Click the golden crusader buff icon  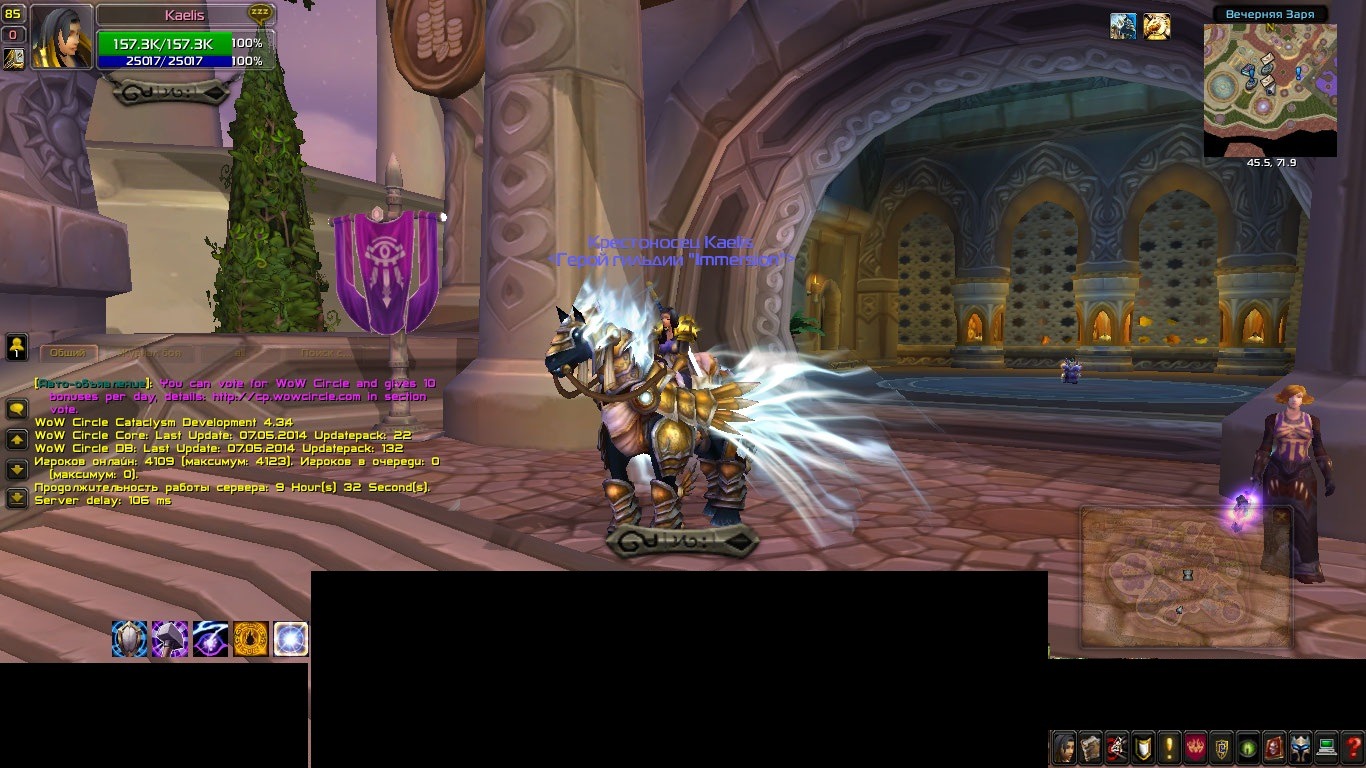point(1157,27)
